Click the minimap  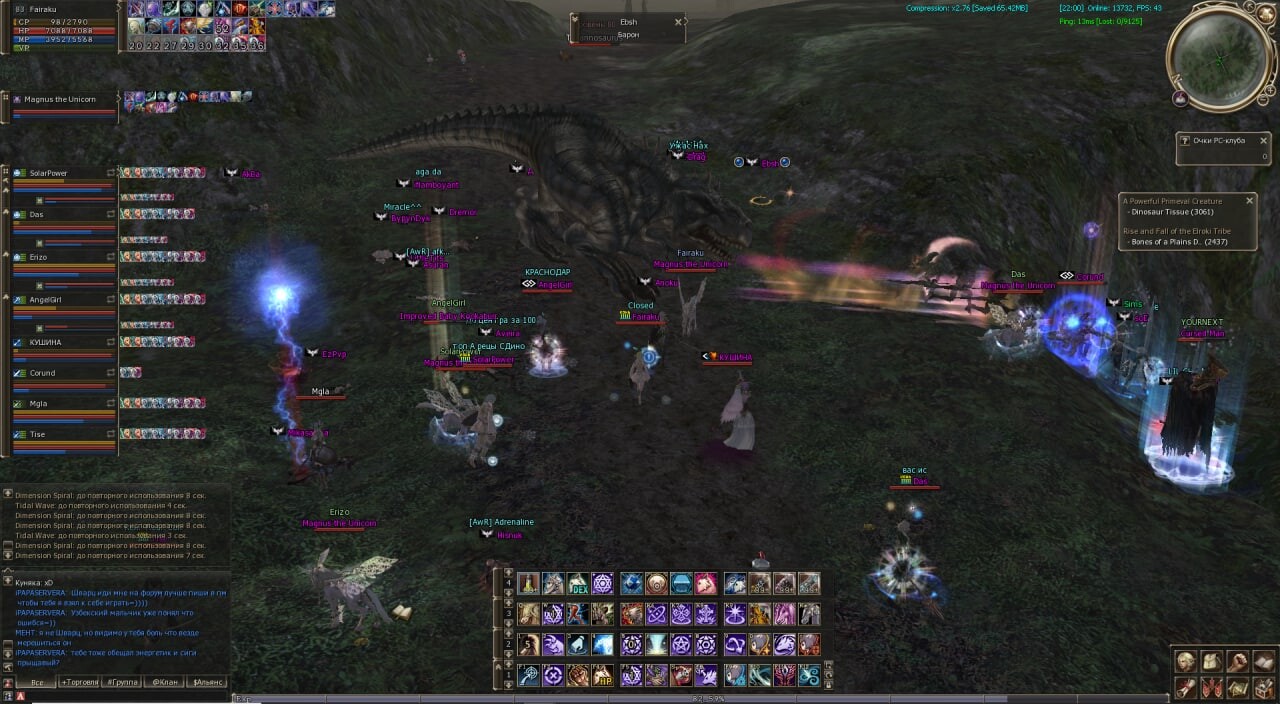pos(1220,58)
